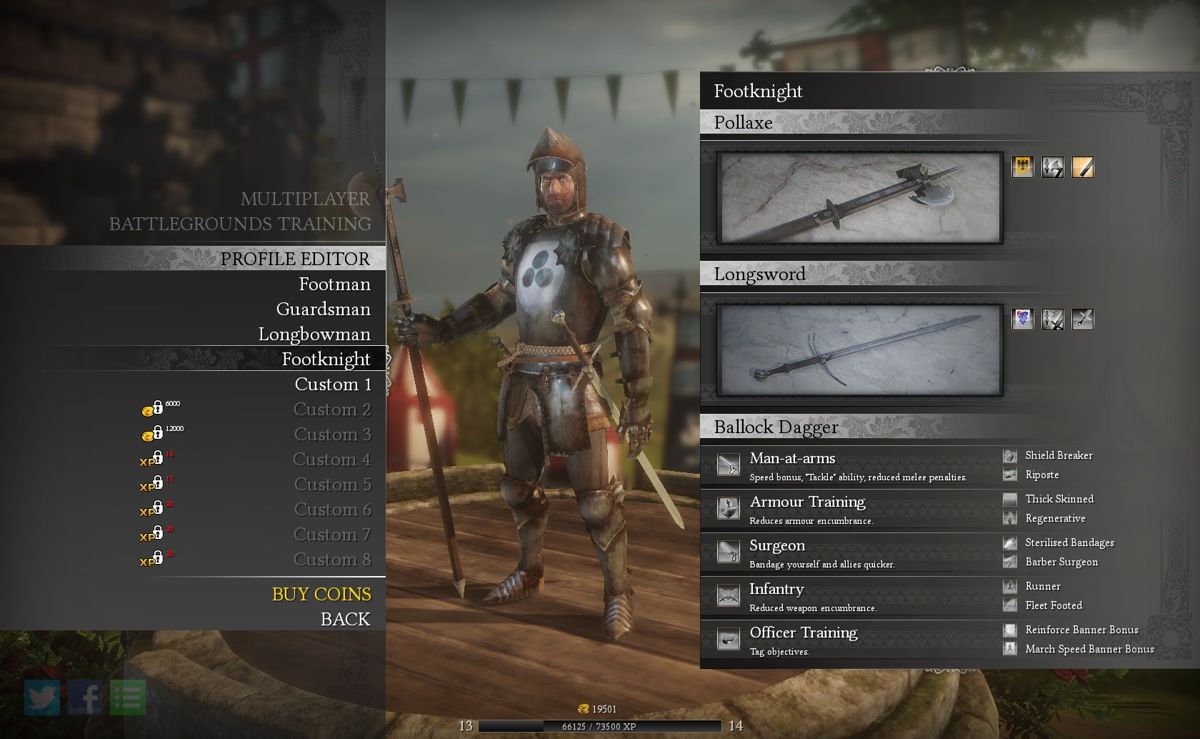Select Battlegrounds Training

tap(240, 224)
